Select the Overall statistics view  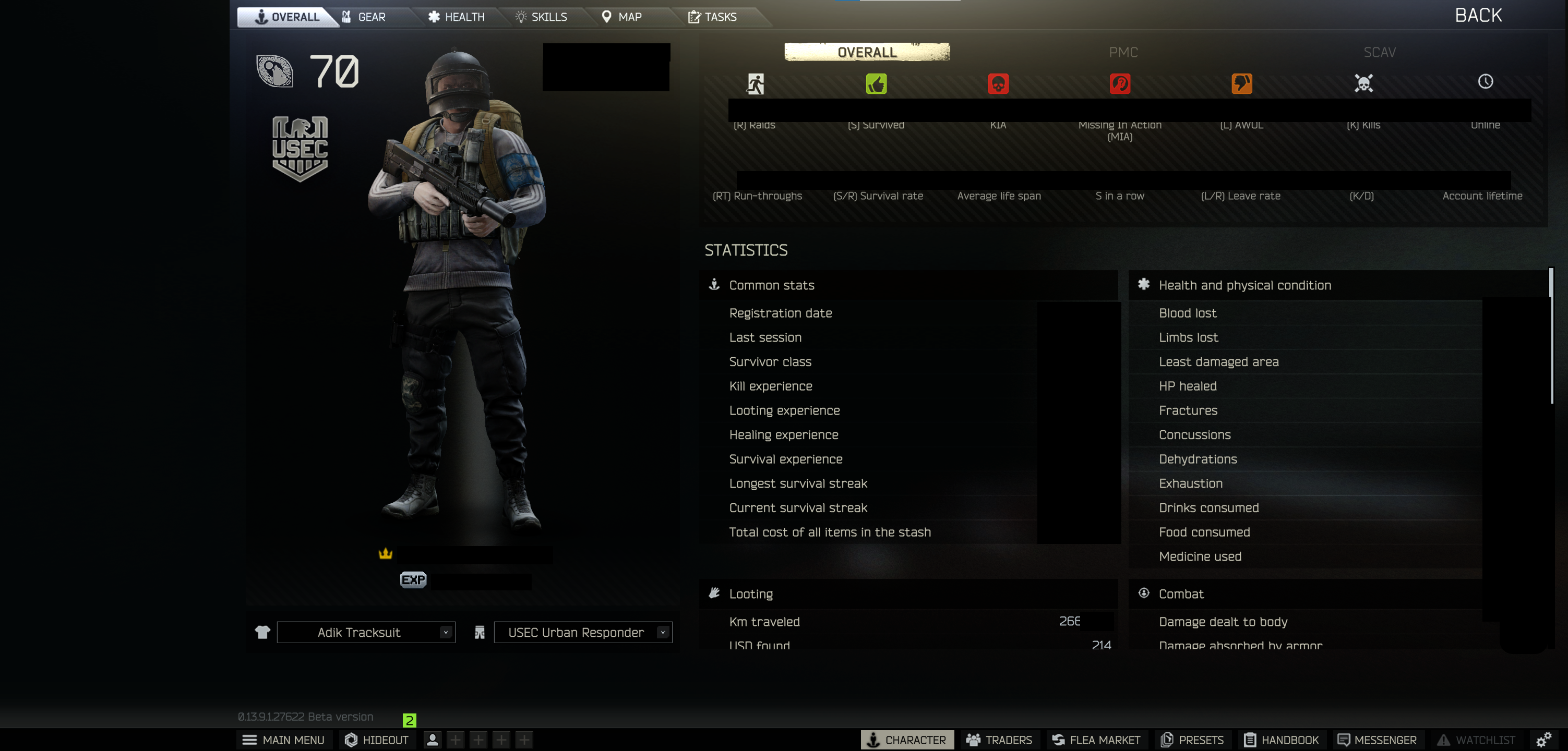coord(867,52)
